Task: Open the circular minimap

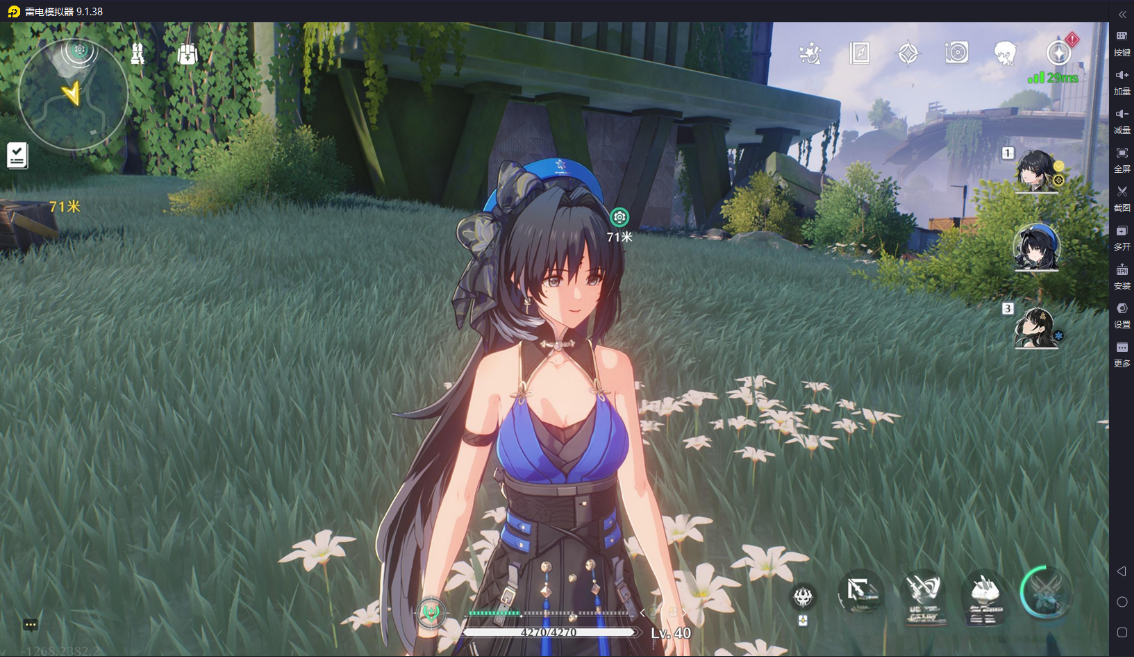Action: (72, 93)
